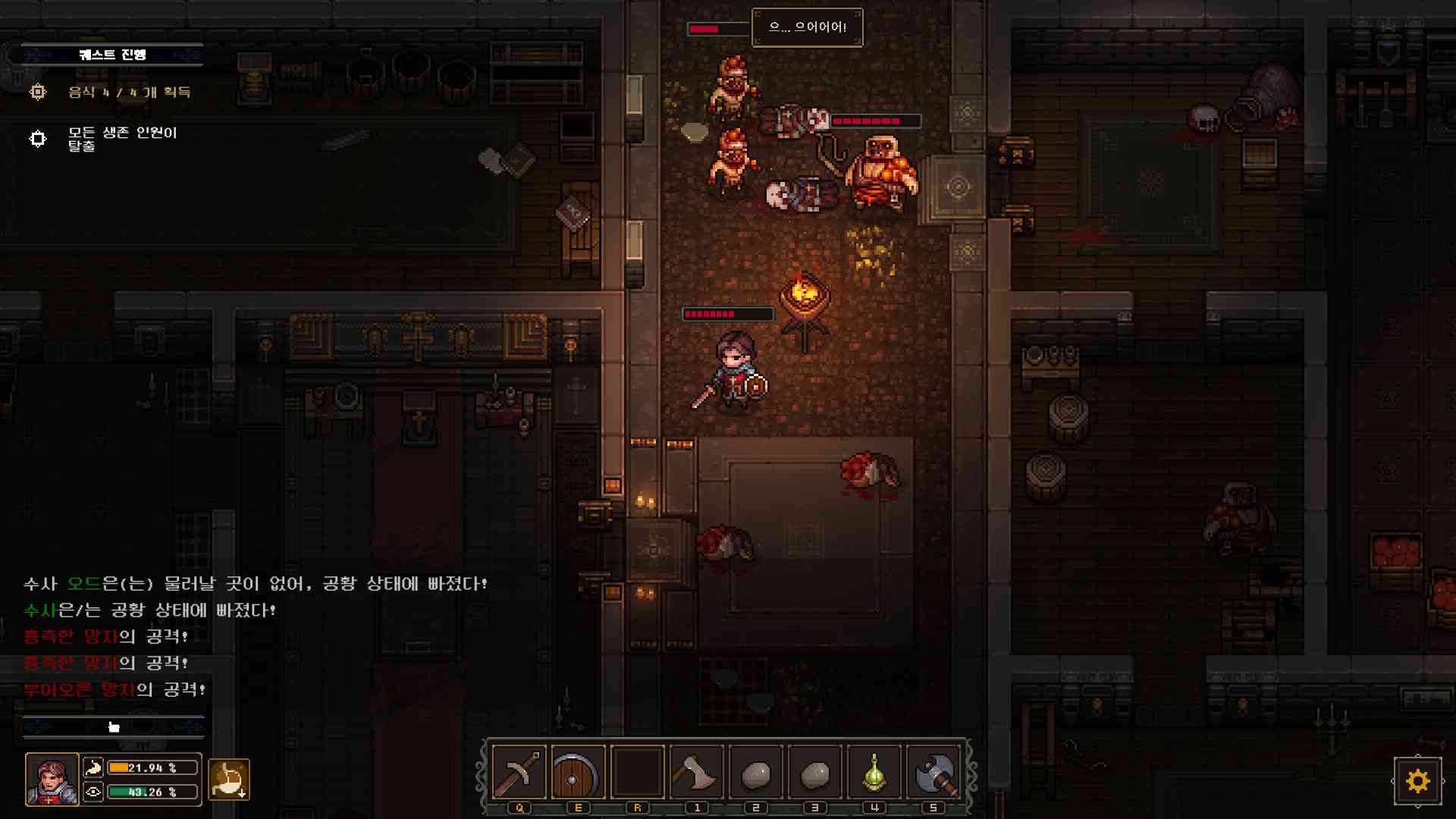The height and width of the screenshot is (819, 1456).
Task: Pick the stone in hotbar slot 2
Action: [x=755, y=772]
